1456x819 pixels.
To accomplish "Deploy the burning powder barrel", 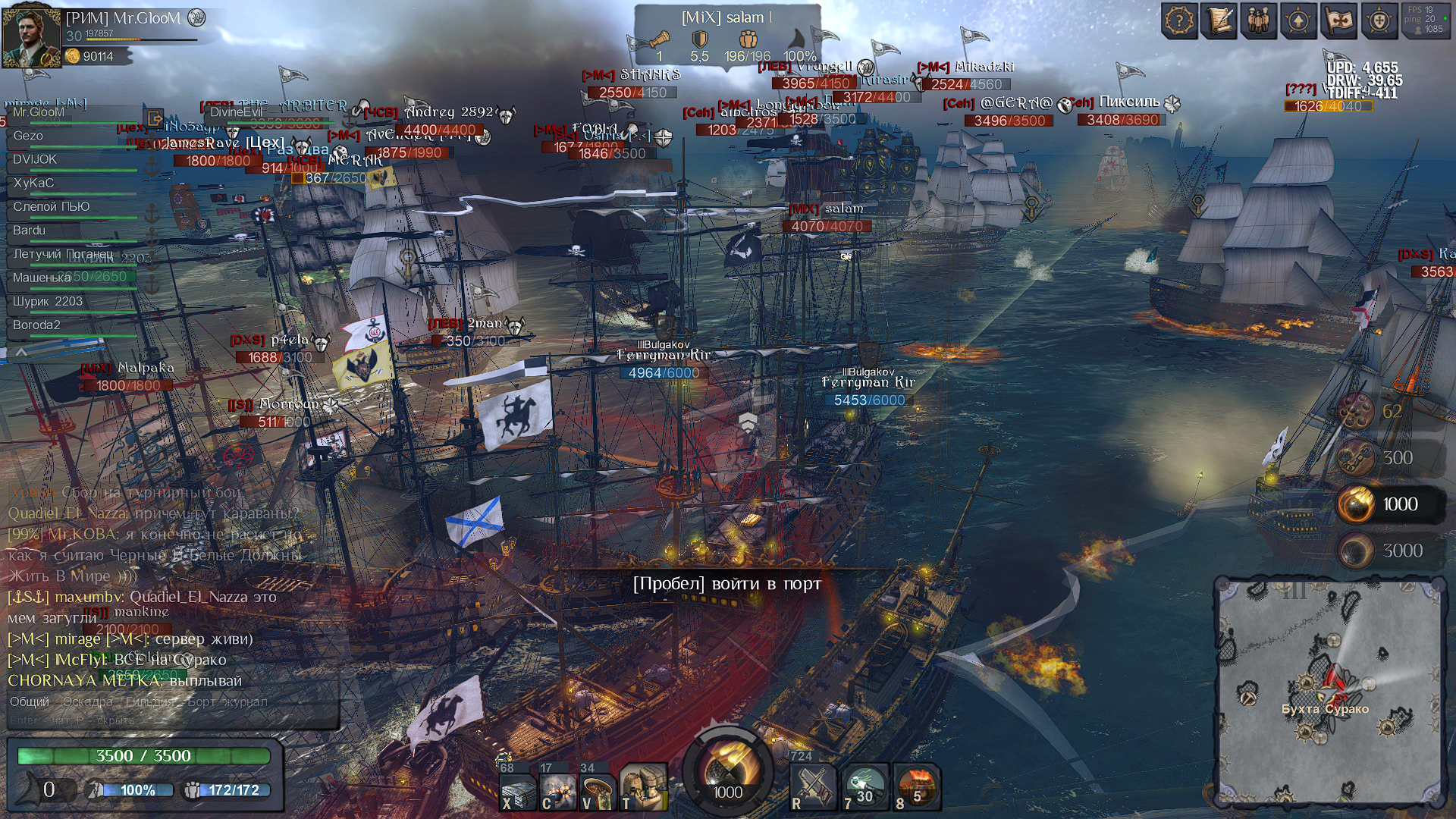I will click(x=918, y=787).
